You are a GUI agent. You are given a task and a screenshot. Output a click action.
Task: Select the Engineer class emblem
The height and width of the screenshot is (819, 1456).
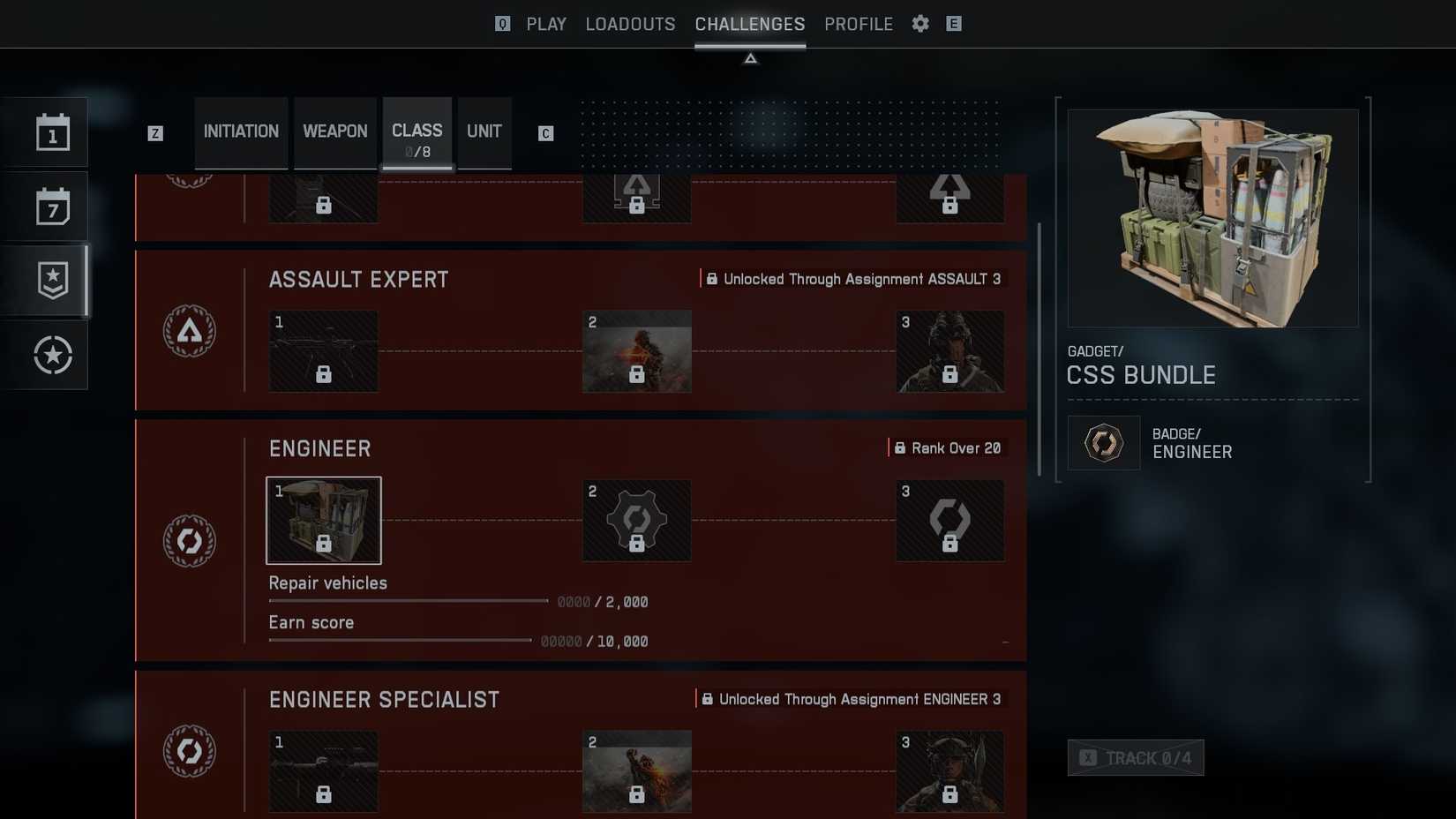click(x=190, y=541)
